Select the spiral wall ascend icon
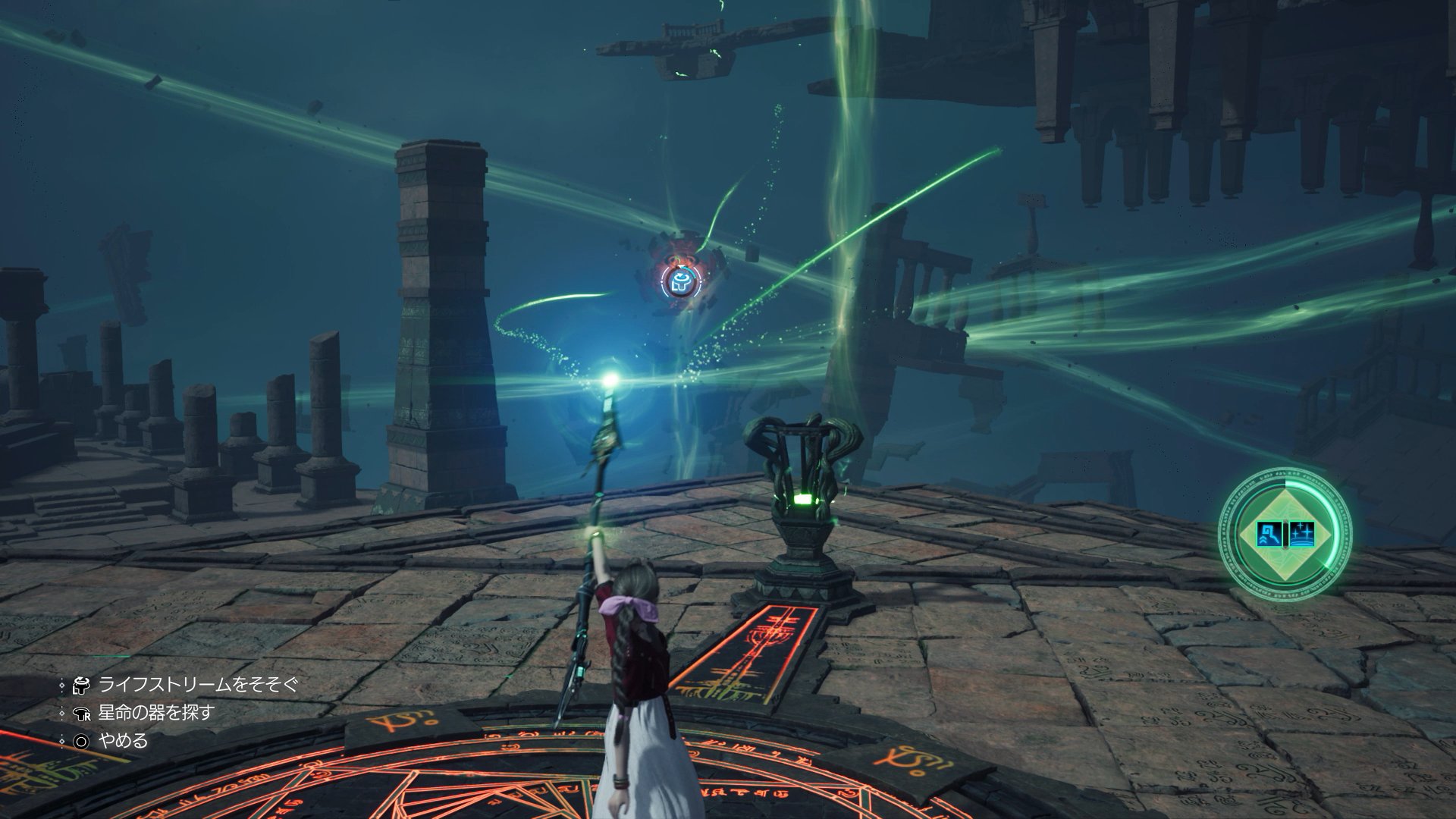The height and width of the screenshot is (819, 1456). coord(1268,533)
